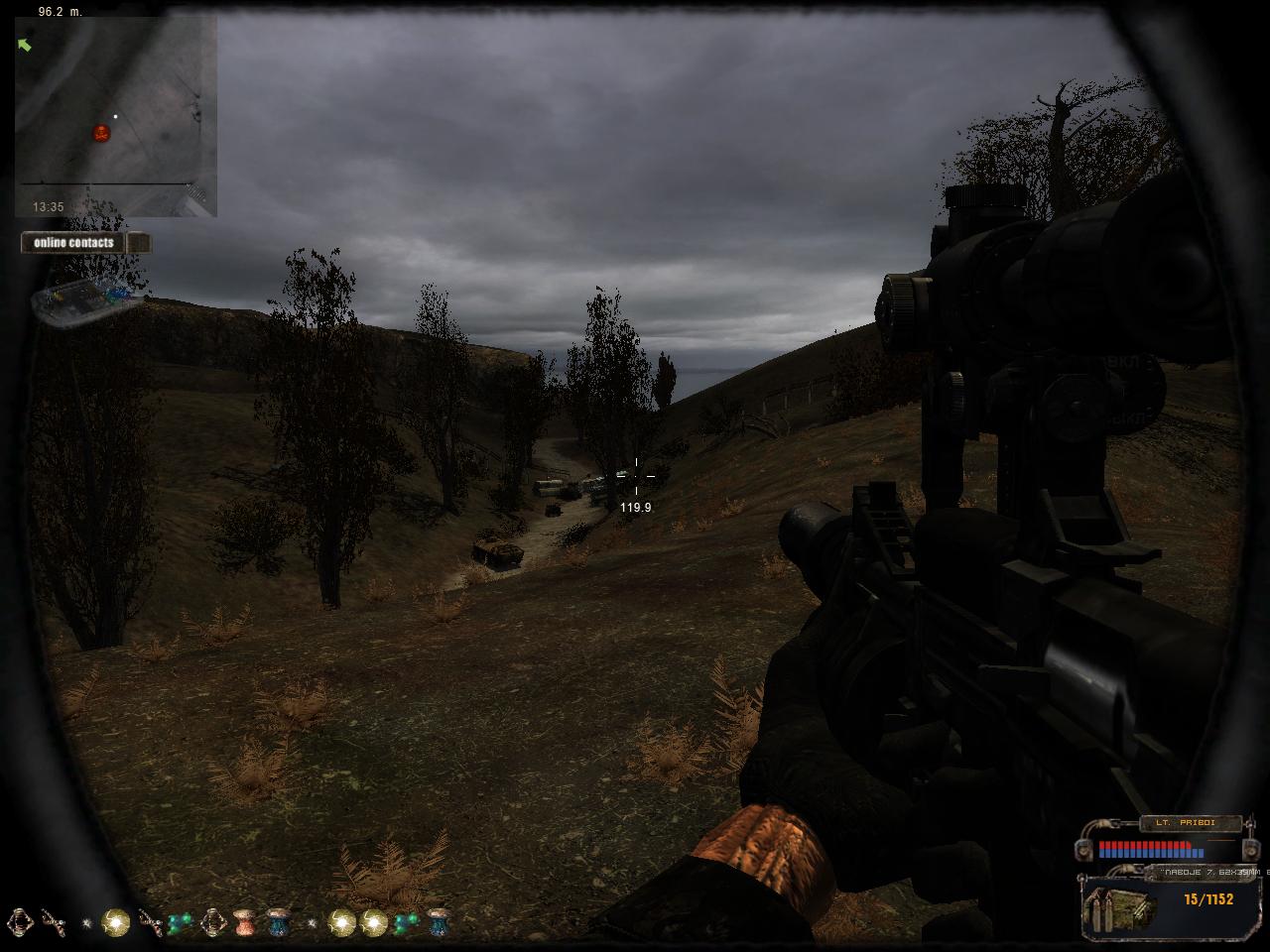
Task: Click the minimap in the corner
Action: pos(115,114)
